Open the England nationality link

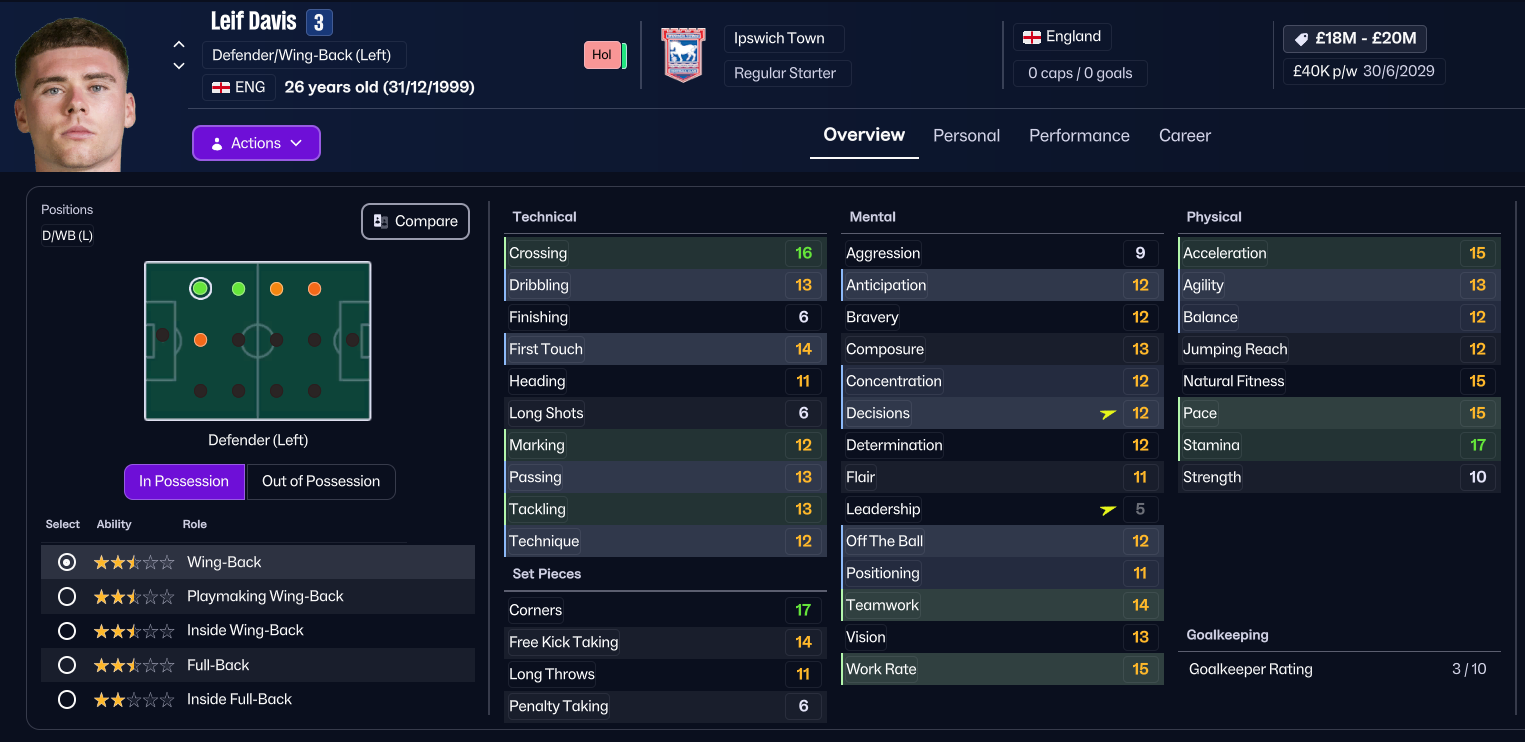(1062, 37)
